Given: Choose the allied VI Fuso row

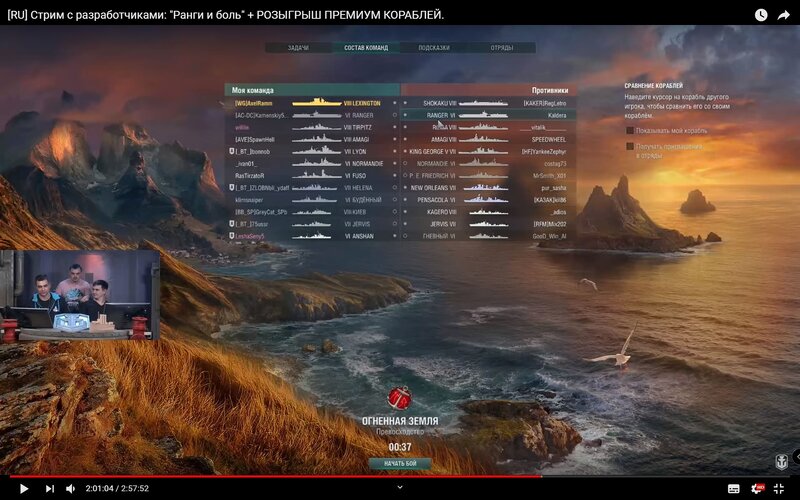Looking at the screenshot, I should (312, 175).
